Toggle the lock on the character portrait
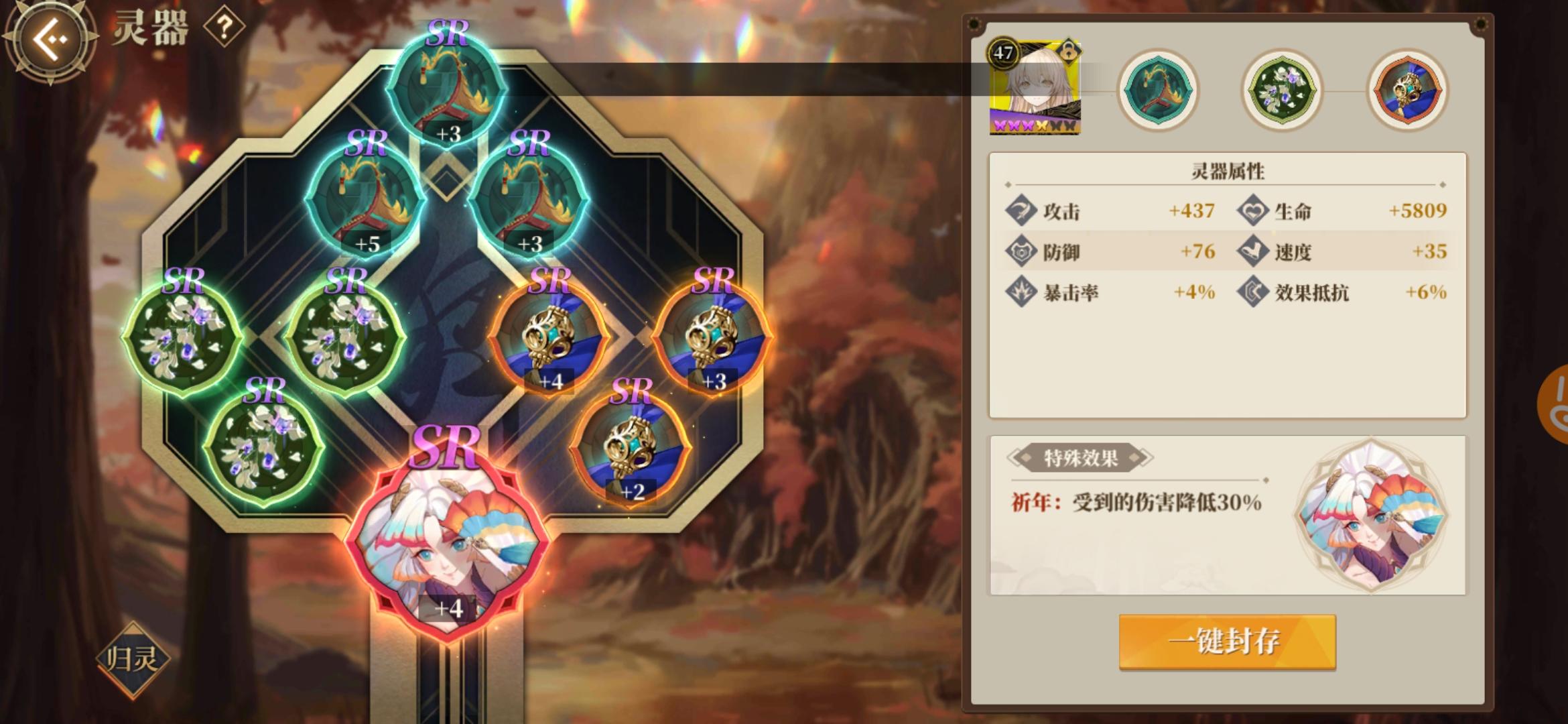 (1069, 52)
